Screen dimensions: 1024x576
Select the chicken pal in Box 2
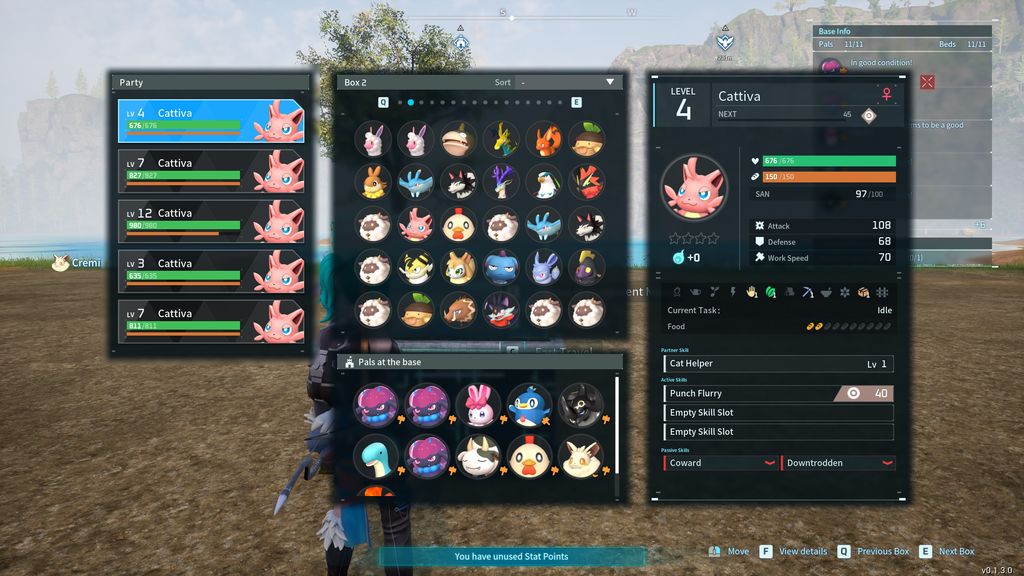pos(458,225)
